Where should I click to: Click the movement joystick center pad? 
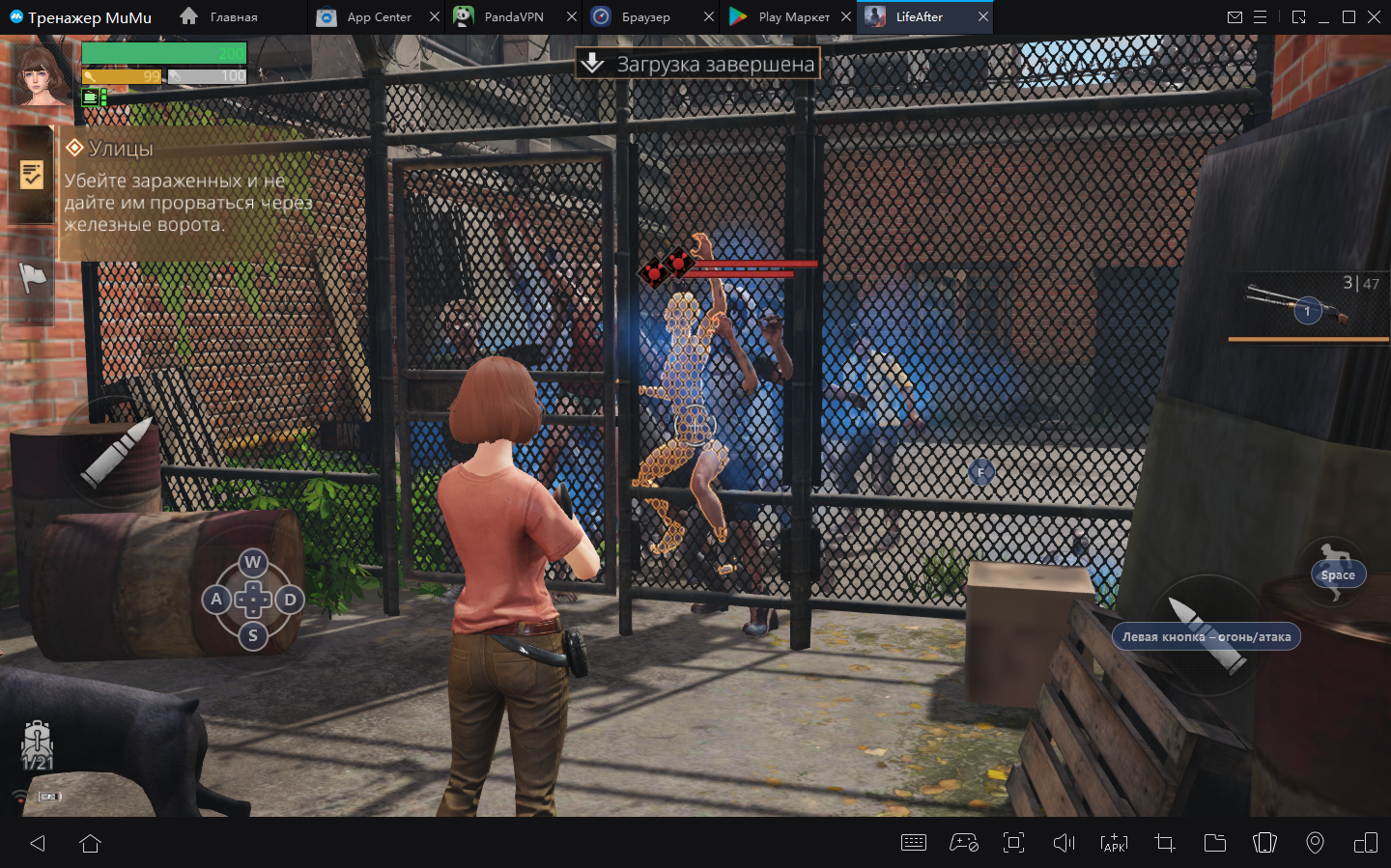click(x=253, y=600)
